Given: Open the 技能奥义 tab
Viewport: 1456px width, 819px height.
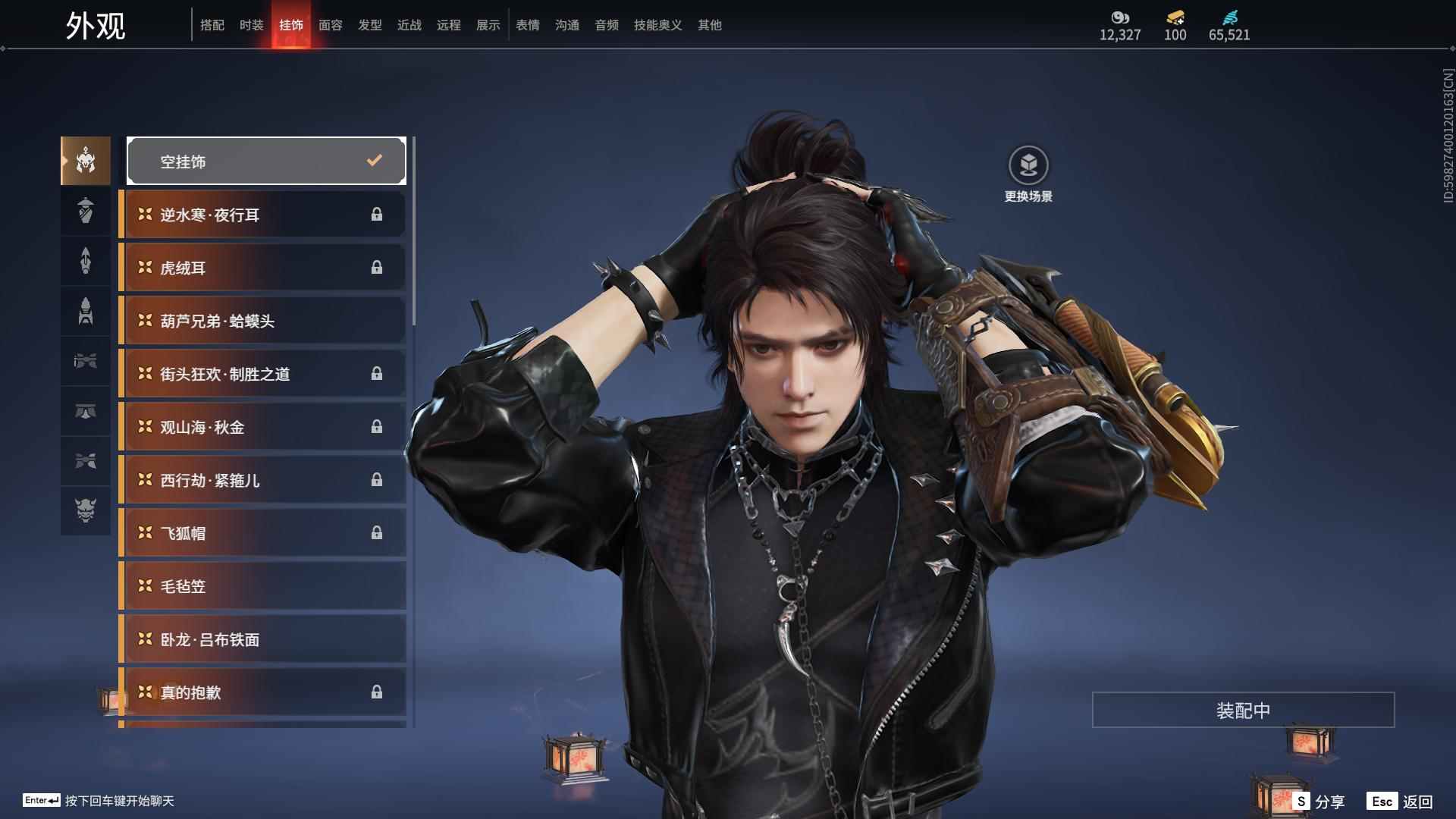Looking at the screenshot, I should click(657, 25).
